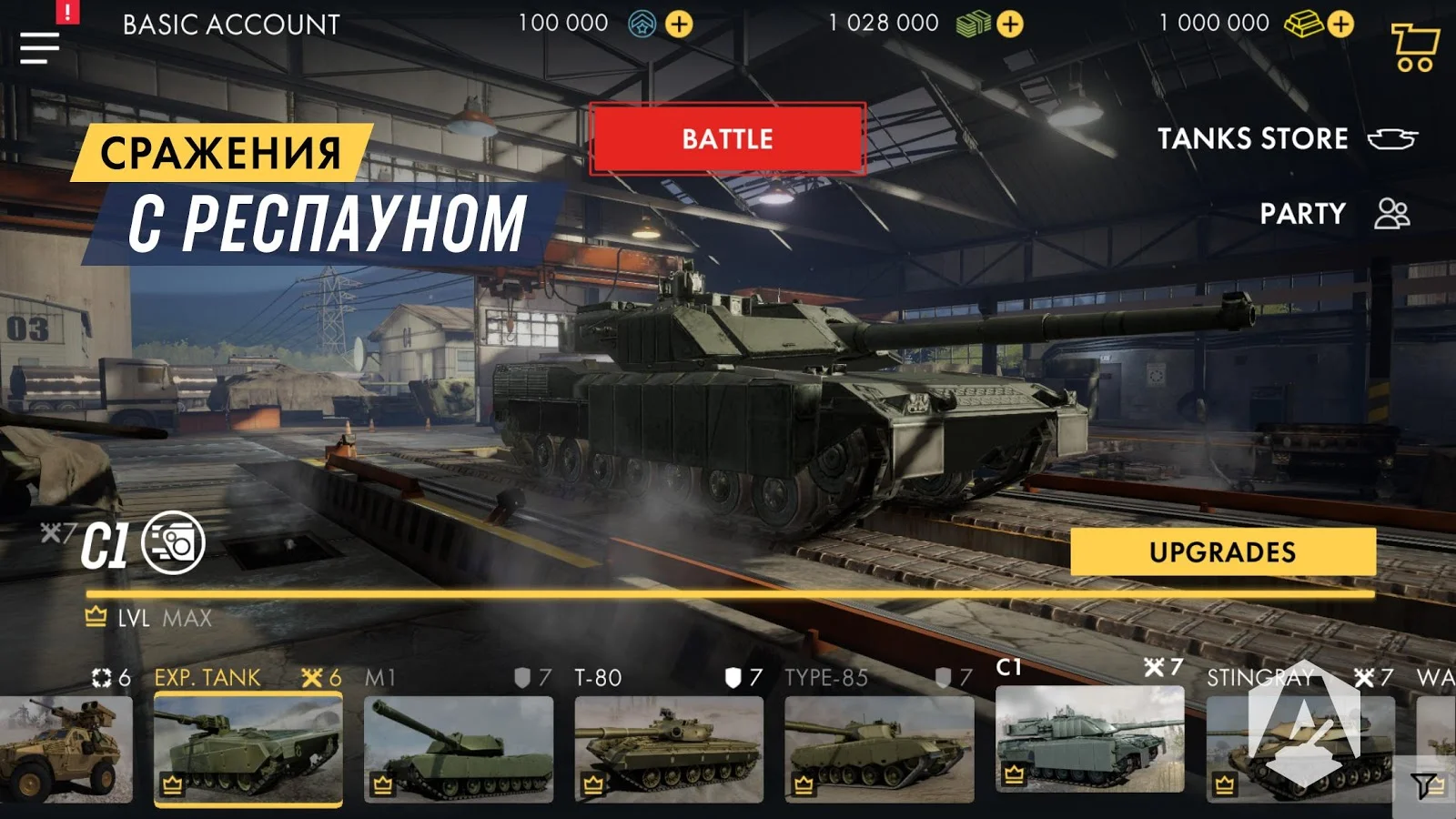
Task: Open the UPGRADES panel
Action: tap(1224, 551)
